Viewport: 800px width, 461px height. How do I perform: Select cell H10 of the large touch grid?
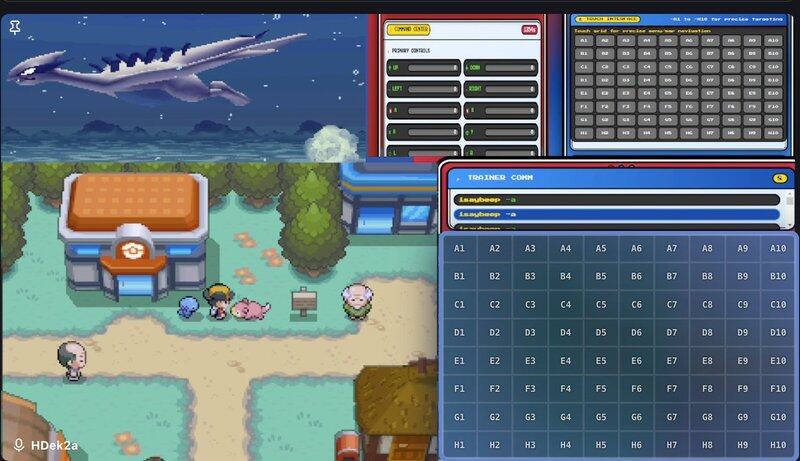778,444
